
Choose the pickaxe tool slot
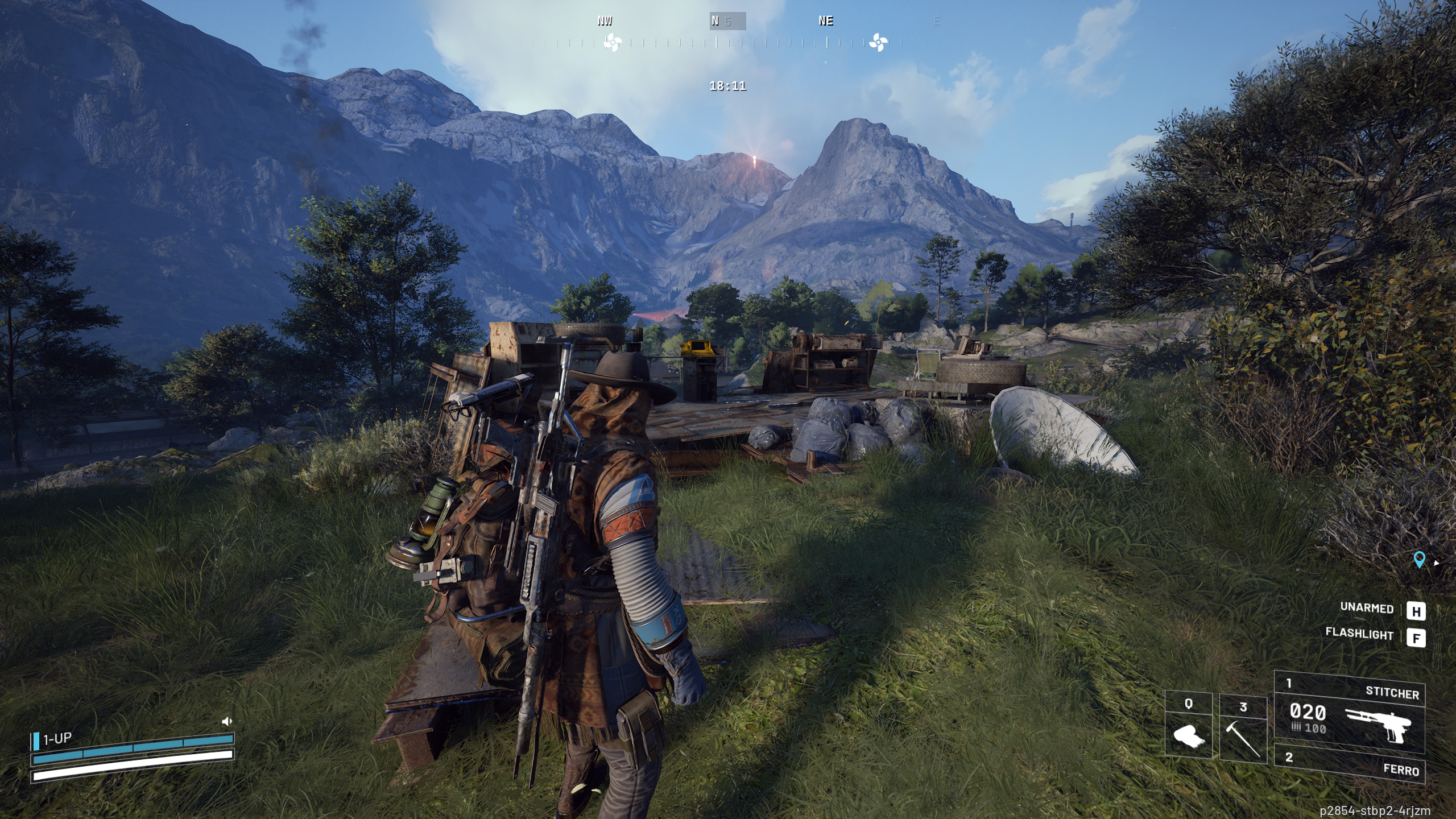1243,731
